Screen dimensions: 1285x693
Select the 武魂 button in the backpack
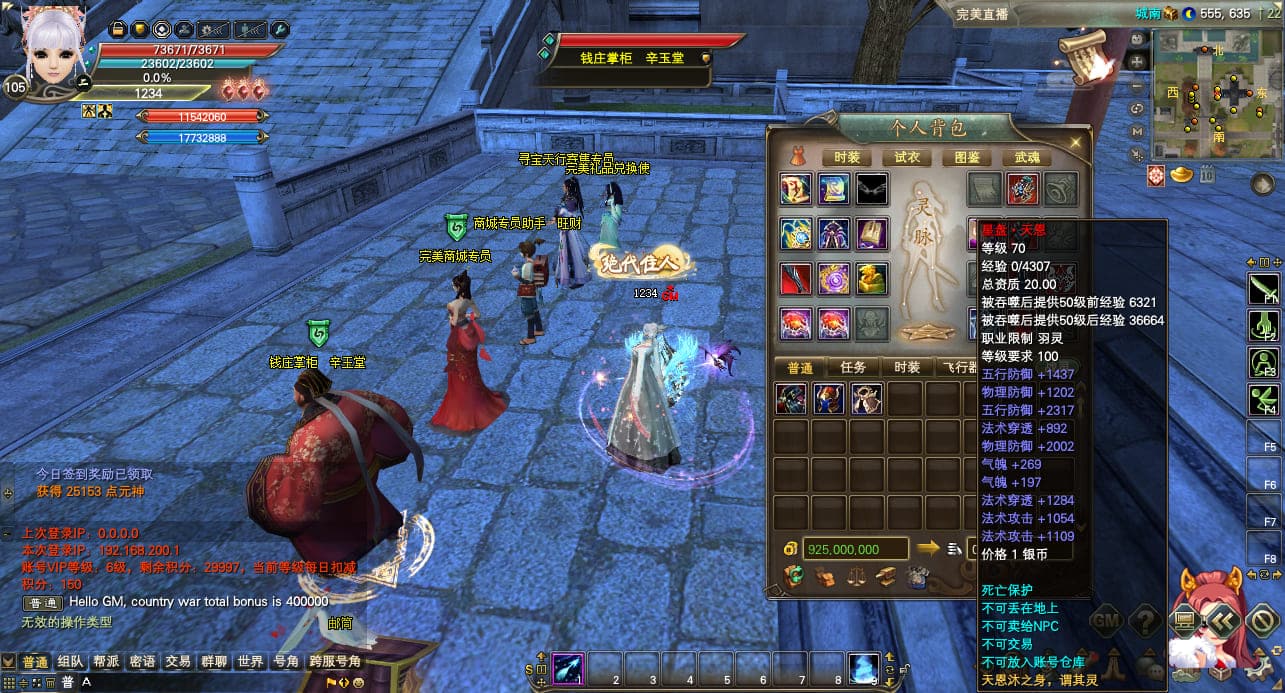1027,158
